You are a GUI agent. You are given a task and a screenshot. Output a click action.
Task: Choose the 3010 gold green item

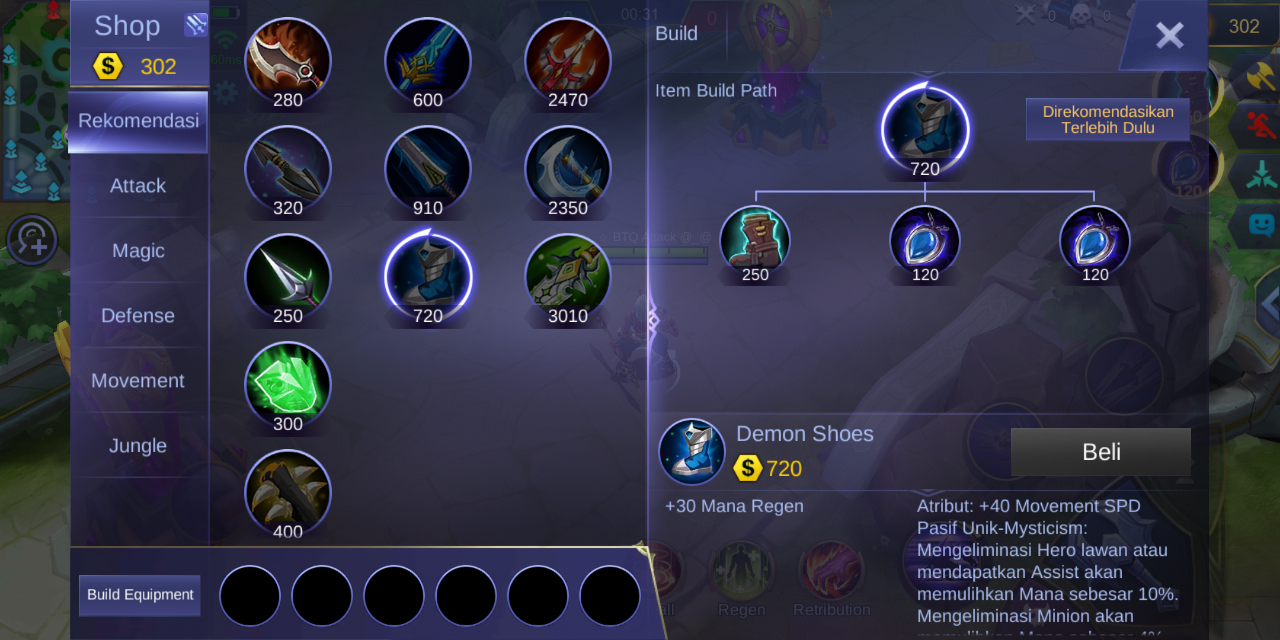coord(568,276)
